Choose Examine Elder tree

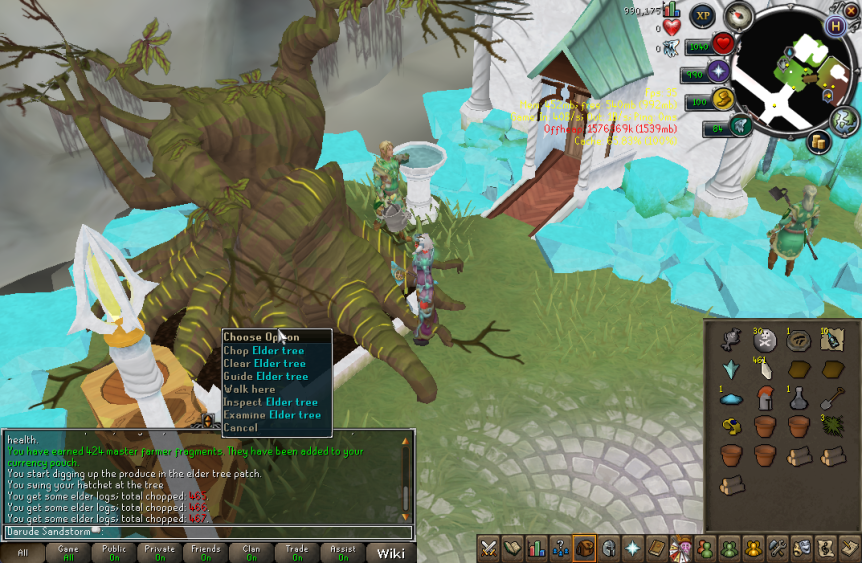tap(272, 415)
